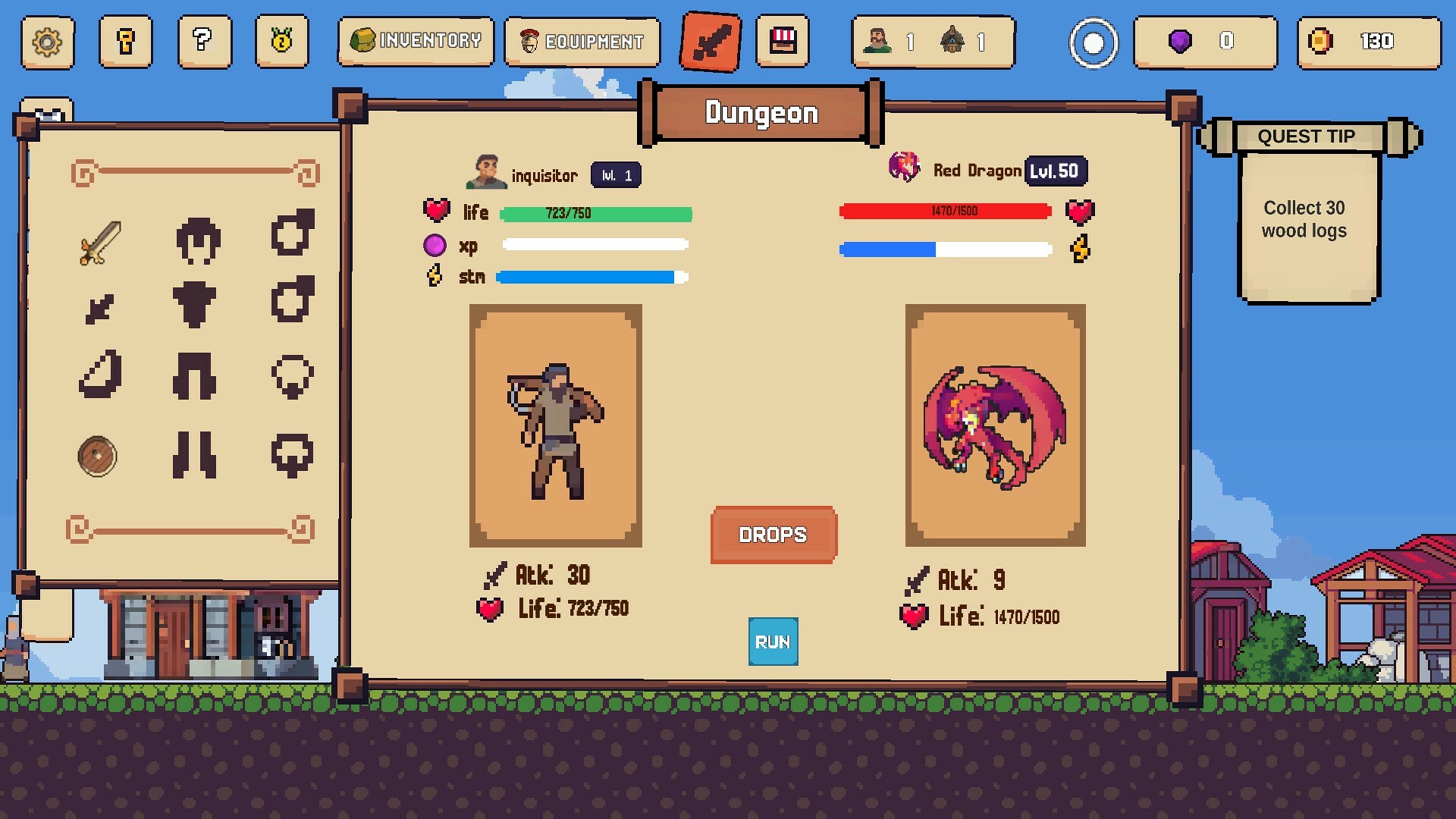The height and width of the screenshot is (819, 1456).
Task: Open the battle sword icon tab
Action: (710, 42)
